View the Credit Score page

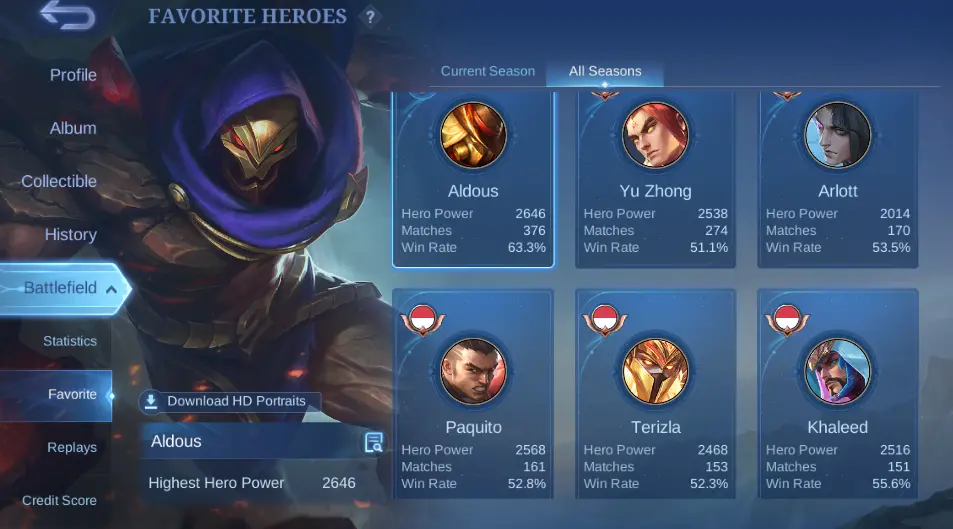[59, 500]
